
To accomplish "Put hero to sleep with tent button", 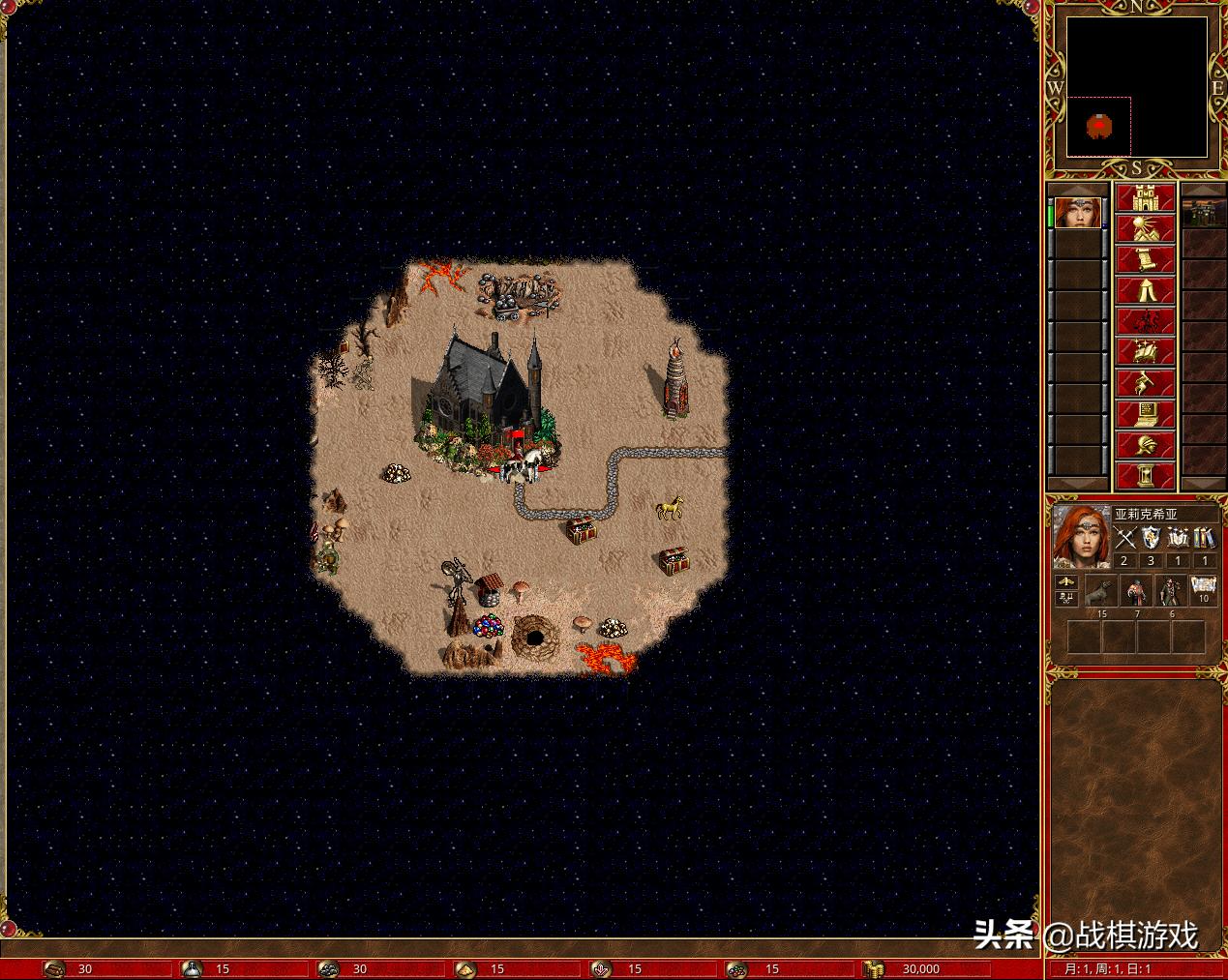I will point(1146,290).
